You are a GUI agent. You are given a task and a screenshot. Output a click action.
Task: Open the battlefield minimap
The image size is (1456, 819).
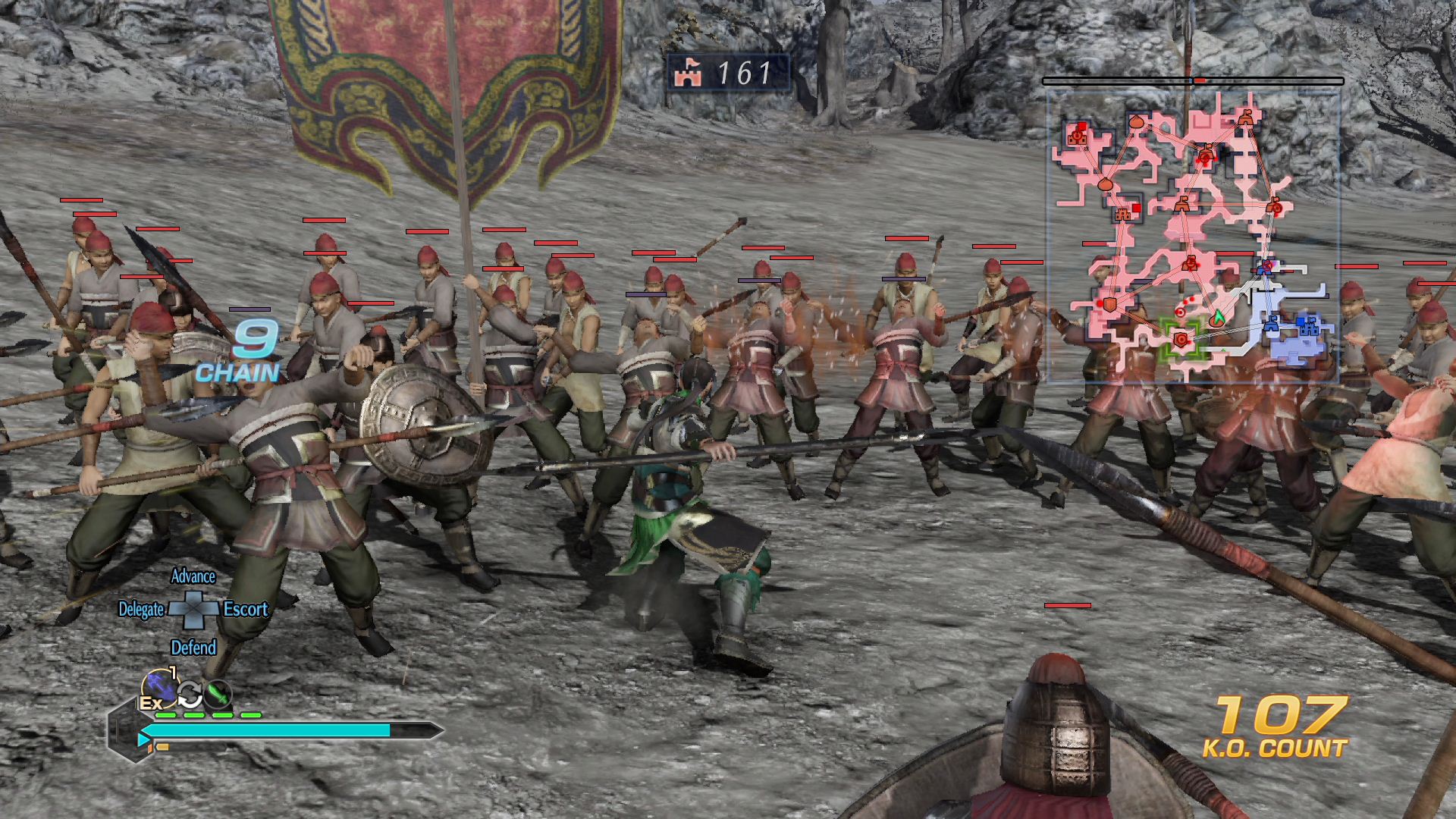1192,235
